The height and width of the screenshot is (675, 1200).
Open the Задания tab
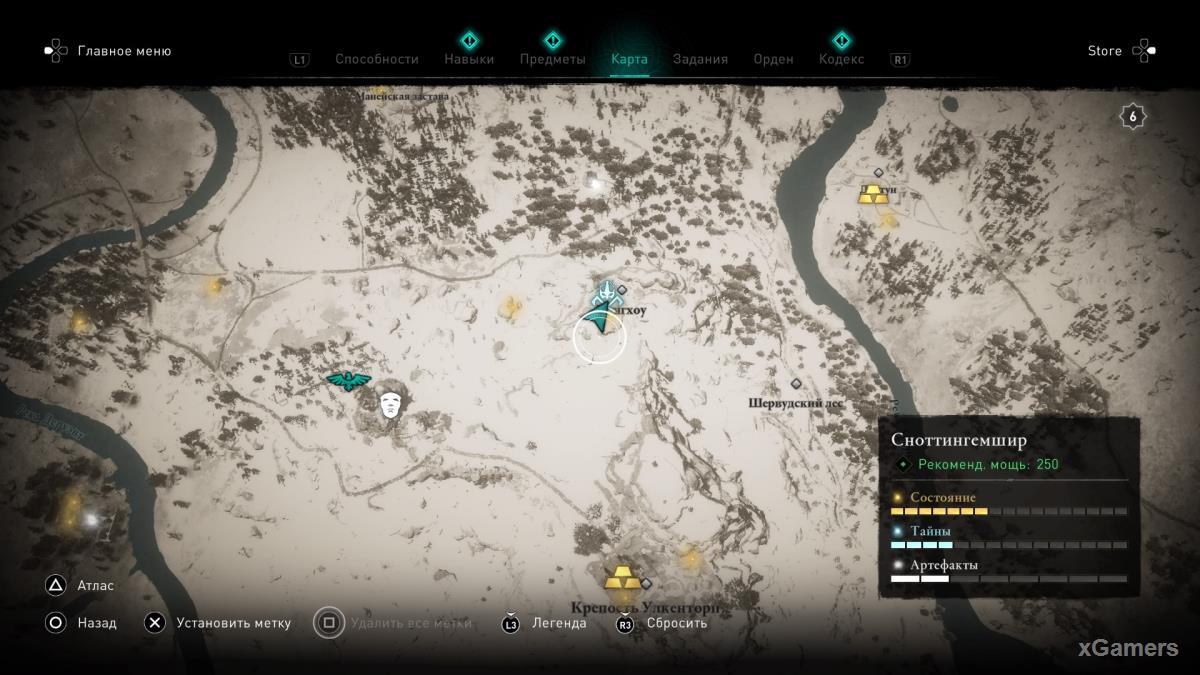click(700, 59)
